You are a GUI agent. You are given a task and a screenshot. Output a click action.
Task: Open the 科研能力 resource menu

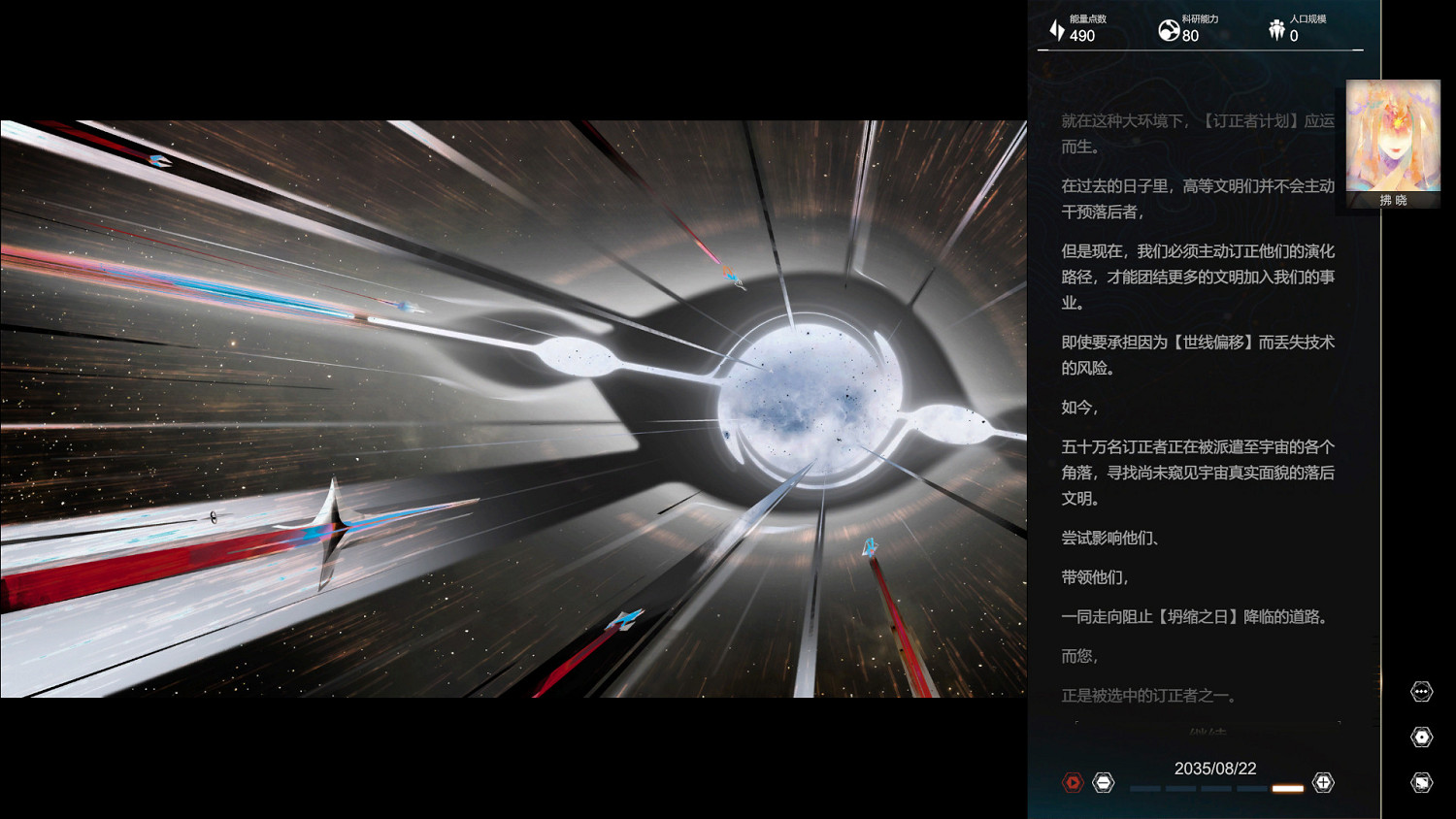[x=1186, y=28]
